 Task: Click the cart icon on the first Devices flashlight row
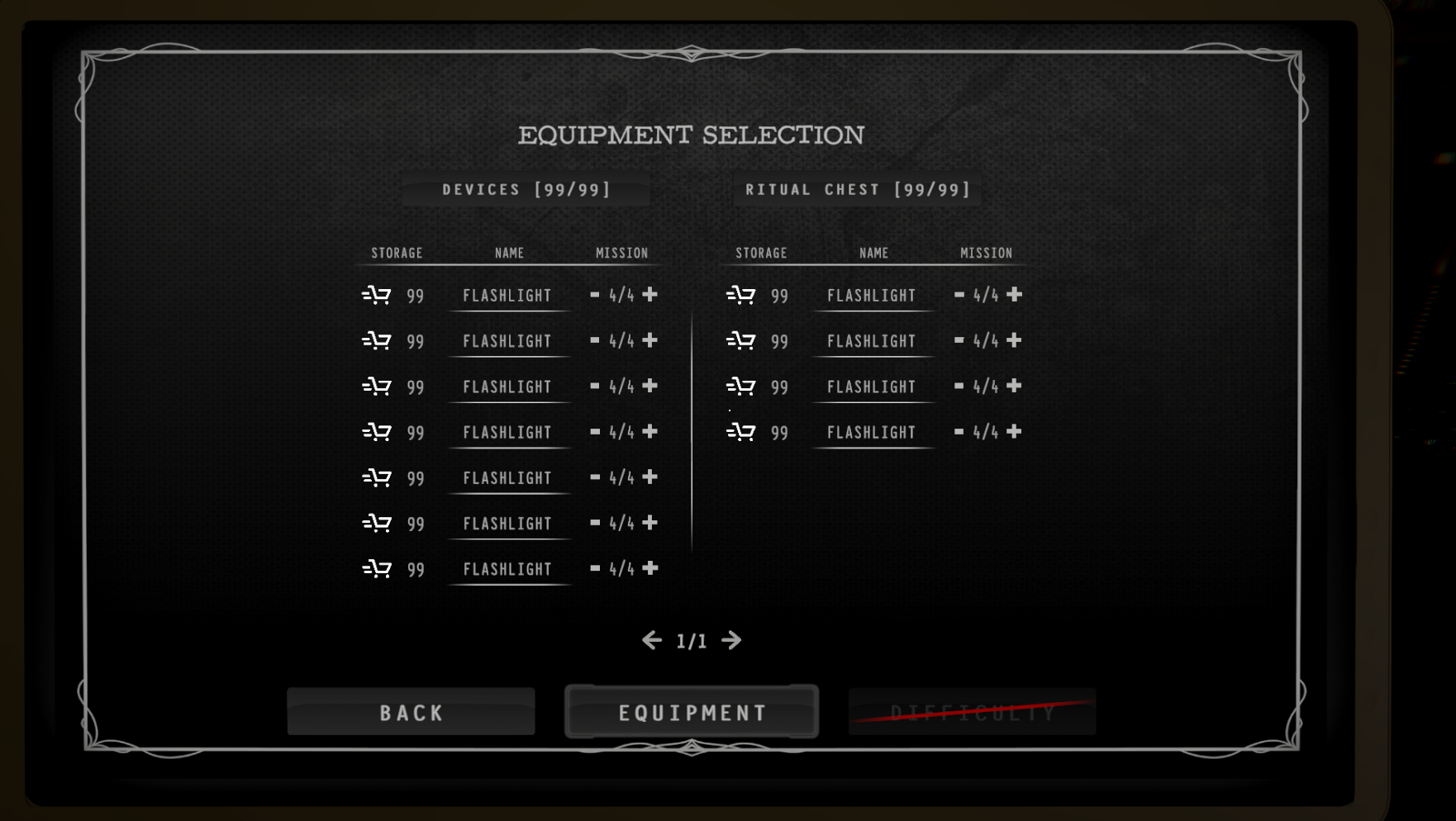pos(378,295)
